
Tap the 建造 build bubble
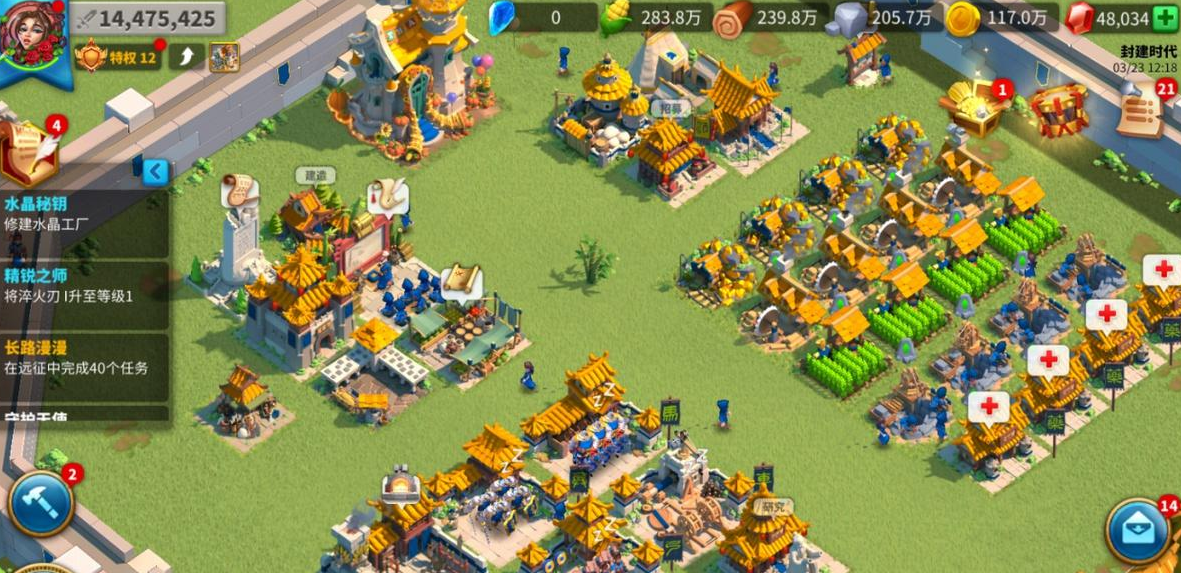(315, 175)
